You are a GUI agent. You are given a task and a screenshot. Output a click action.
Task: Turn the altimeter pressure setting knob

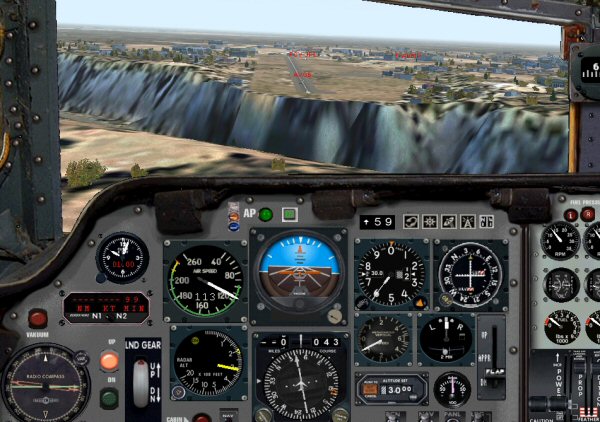tap(363, 303)
